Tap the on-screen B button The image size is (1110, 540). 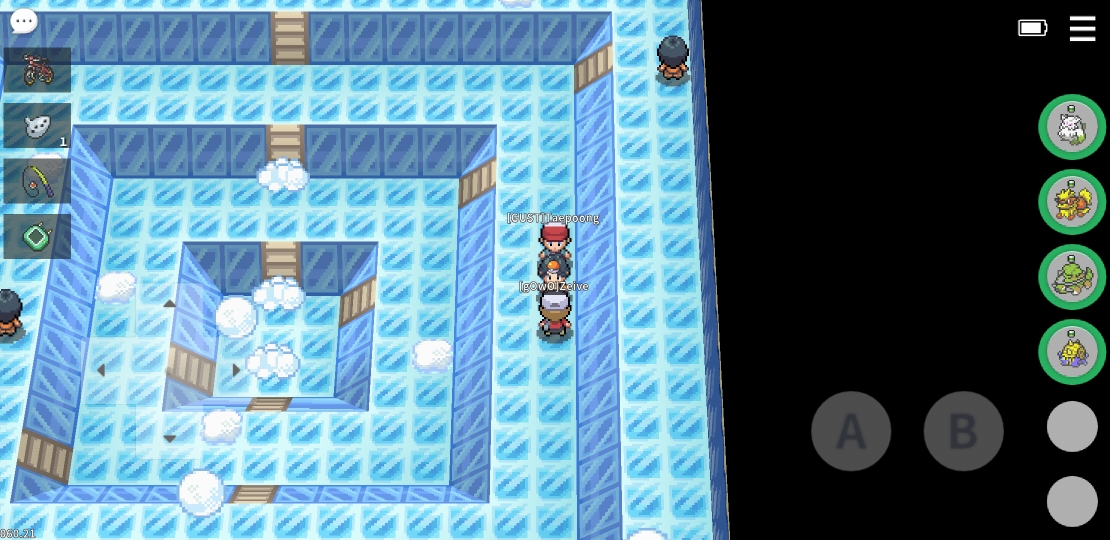point(963,431)
